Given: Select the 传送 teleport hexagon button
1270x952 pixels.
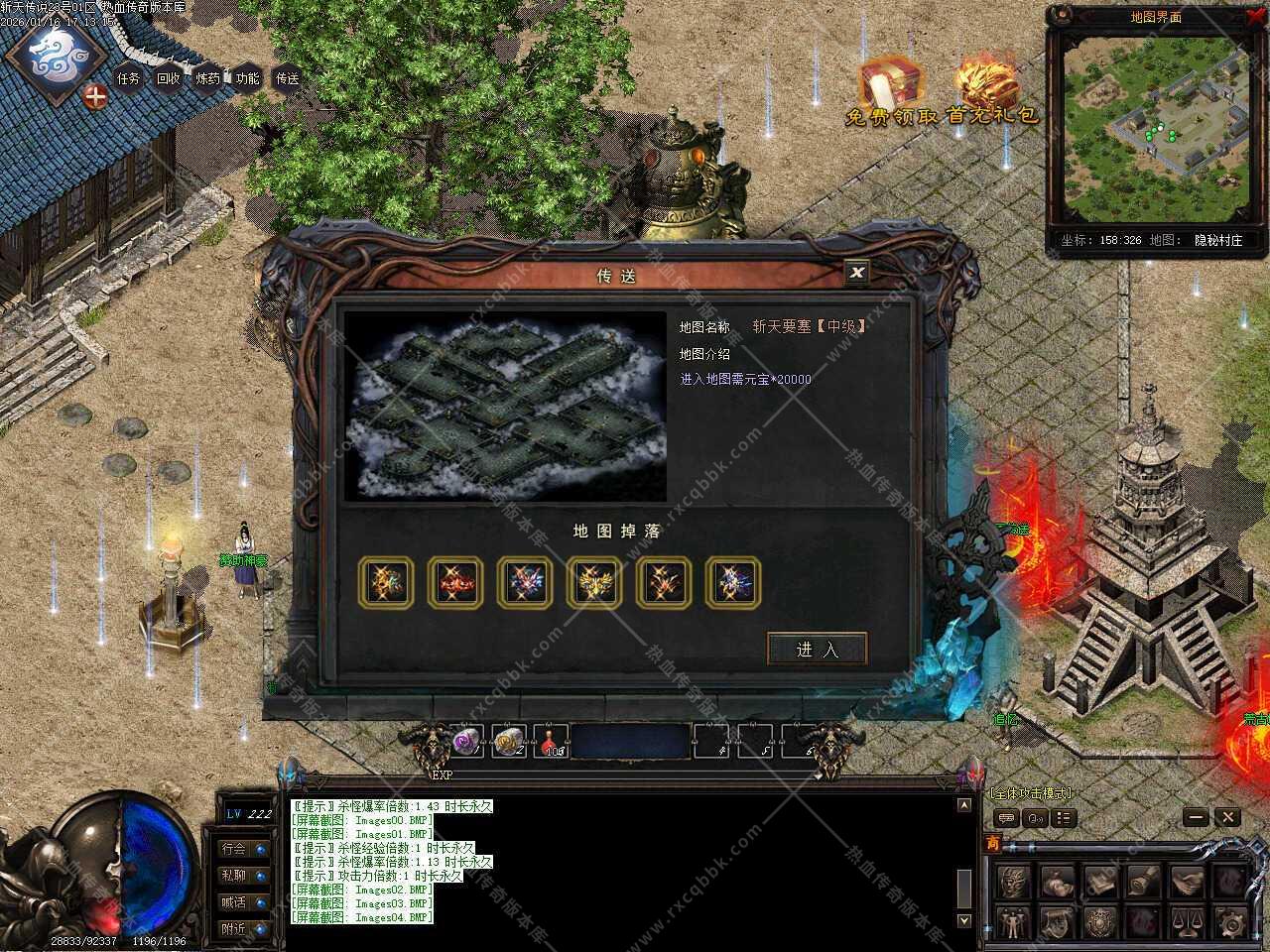Looking at the screenshot, I should point(287,78).
